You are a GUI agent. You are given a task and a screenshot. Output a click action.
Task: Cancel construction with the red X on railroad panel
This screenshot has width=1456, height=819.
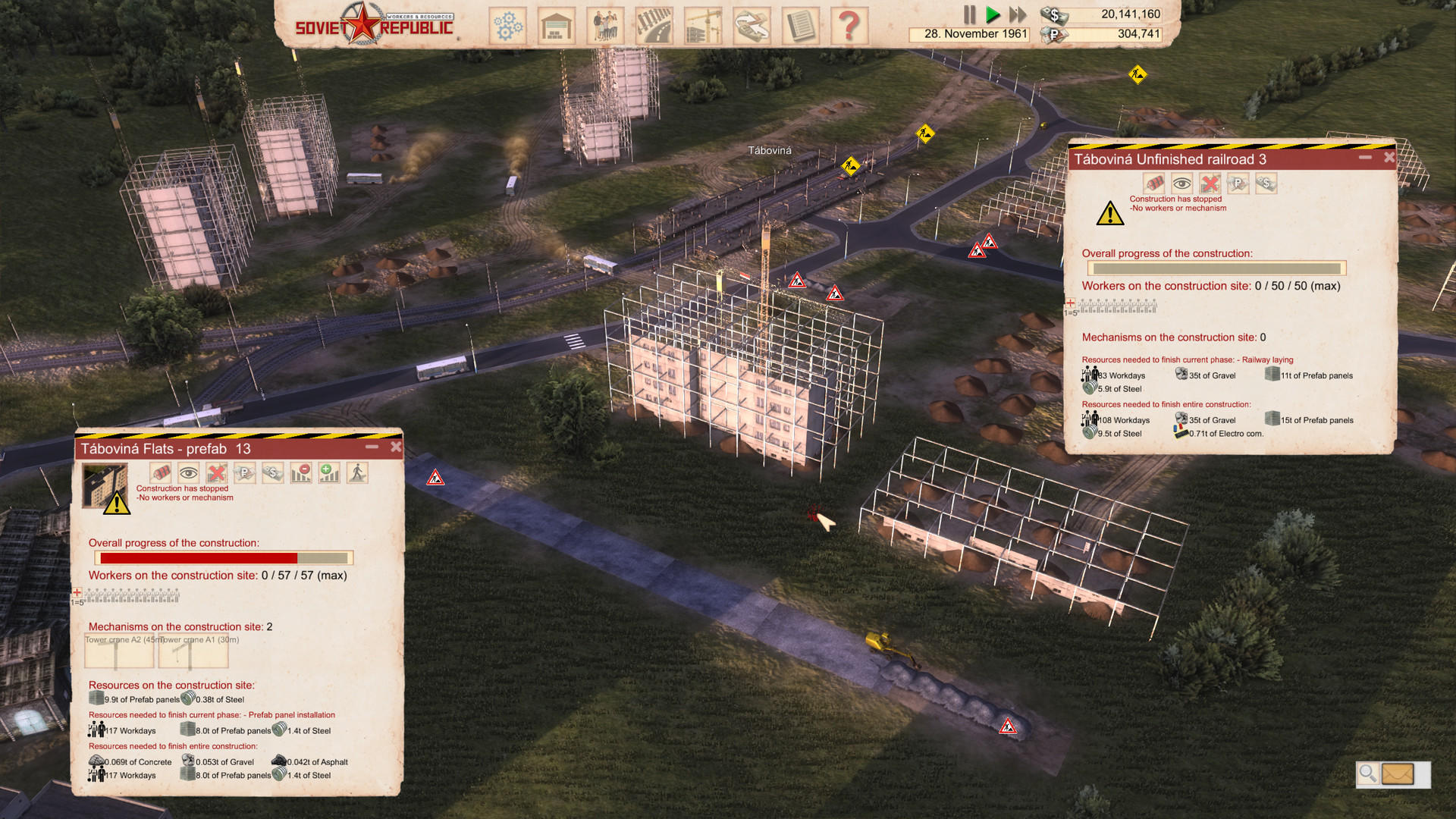click(x=1210, y=184)
